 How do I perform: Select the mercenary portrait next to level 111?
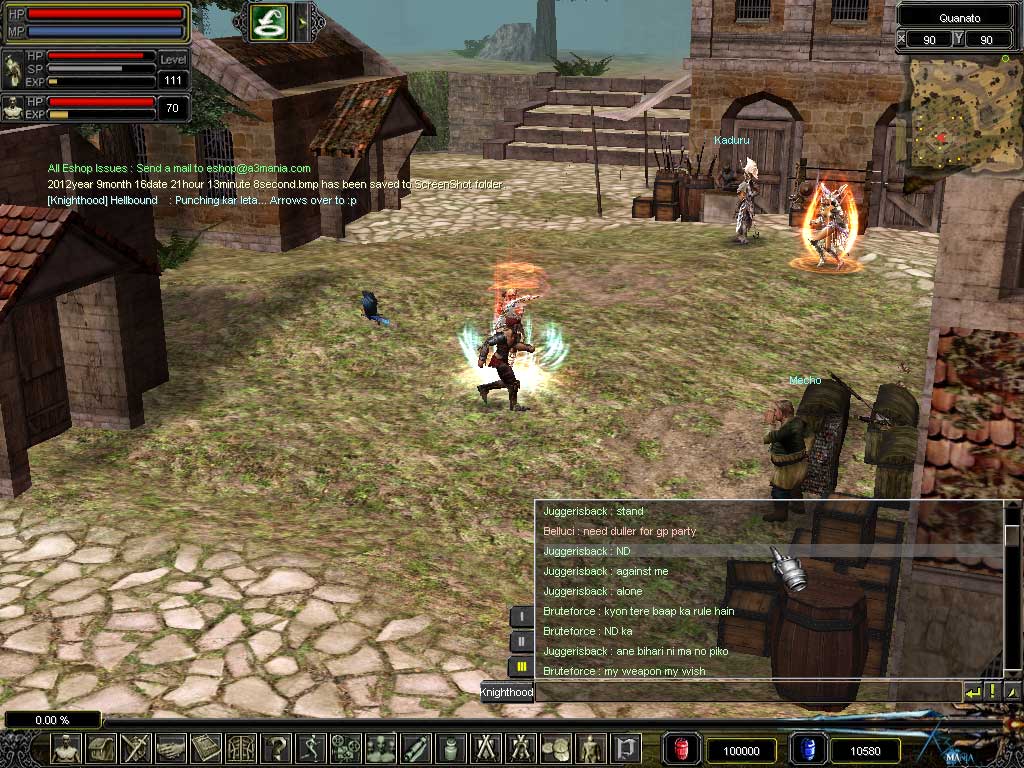coord(14,70)
